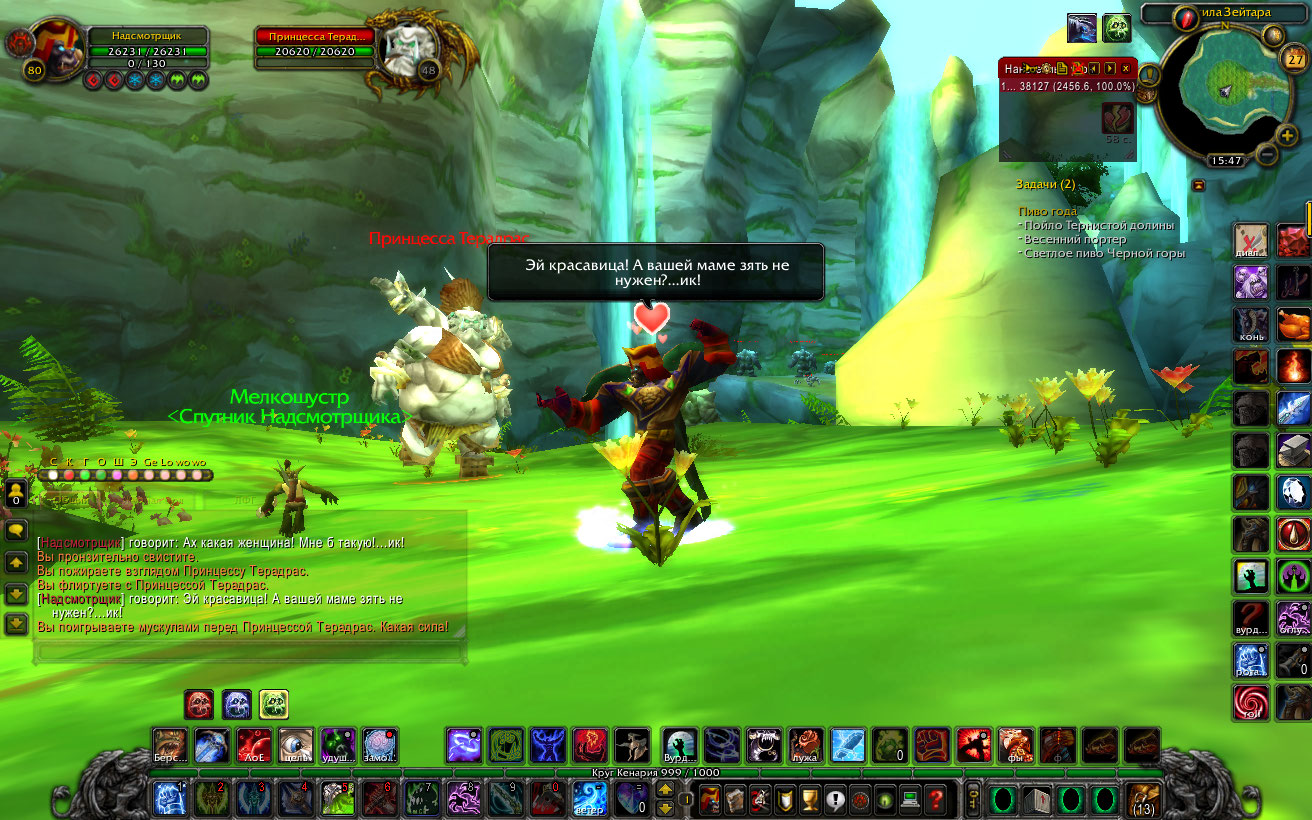Open the calendar showing day 27

pos(1294,59)
